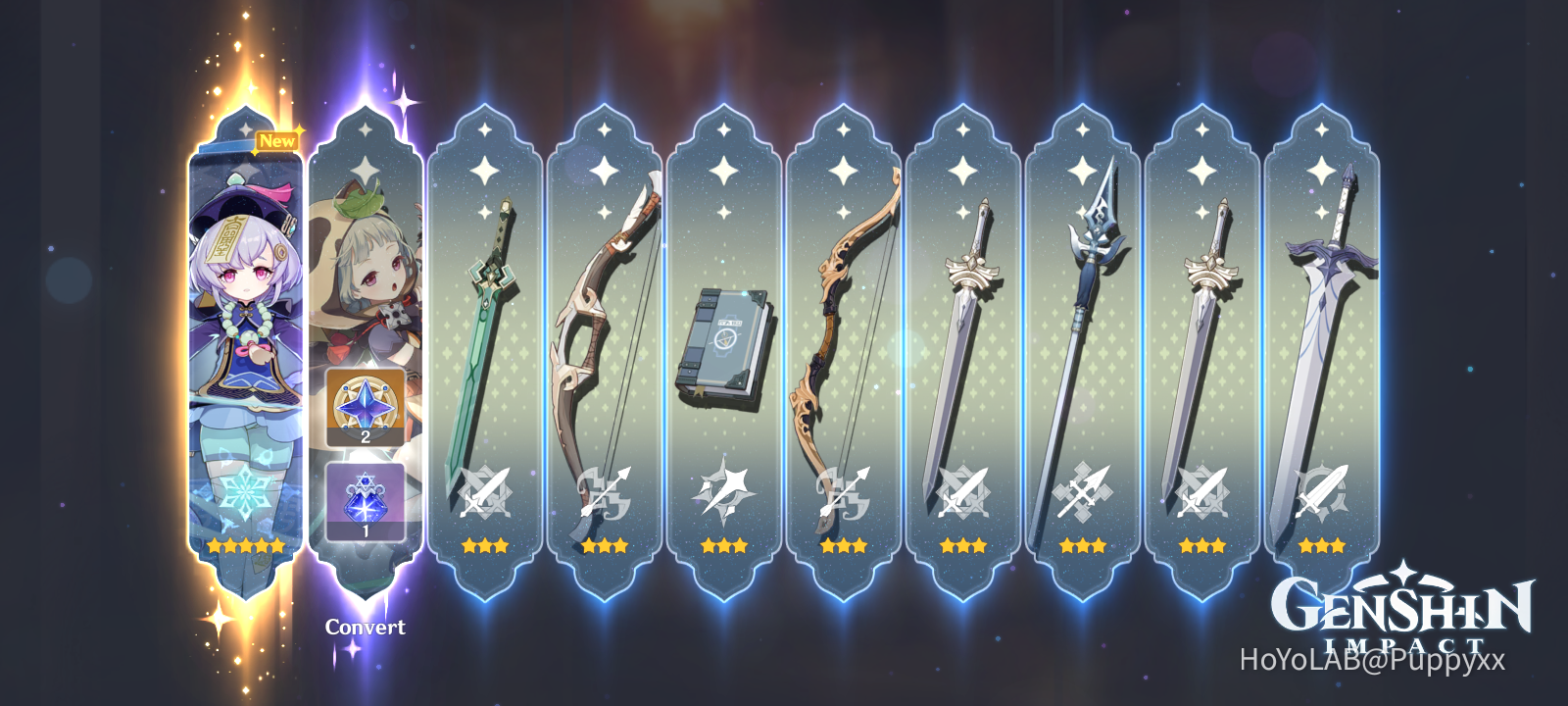Select the golden bow weapon card

click(845, 324)
